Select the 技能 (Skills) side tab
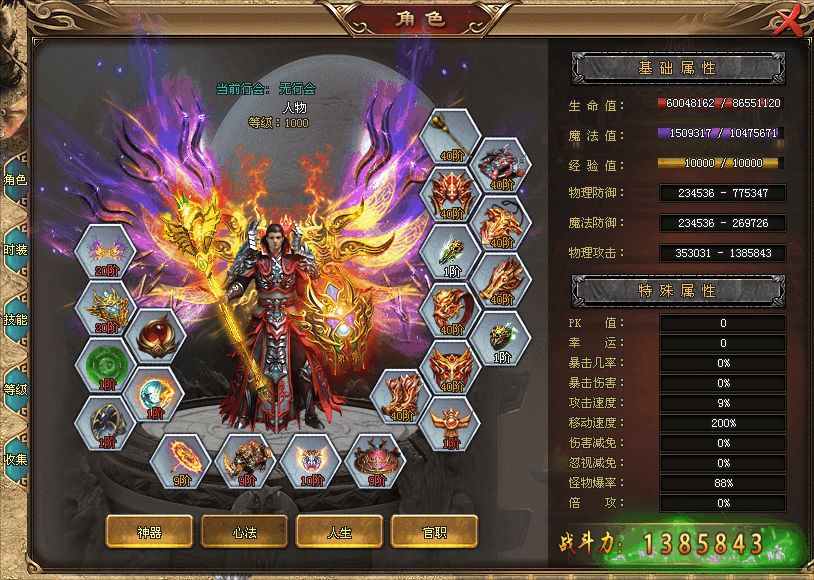814x580 pixels. (15, 319)
